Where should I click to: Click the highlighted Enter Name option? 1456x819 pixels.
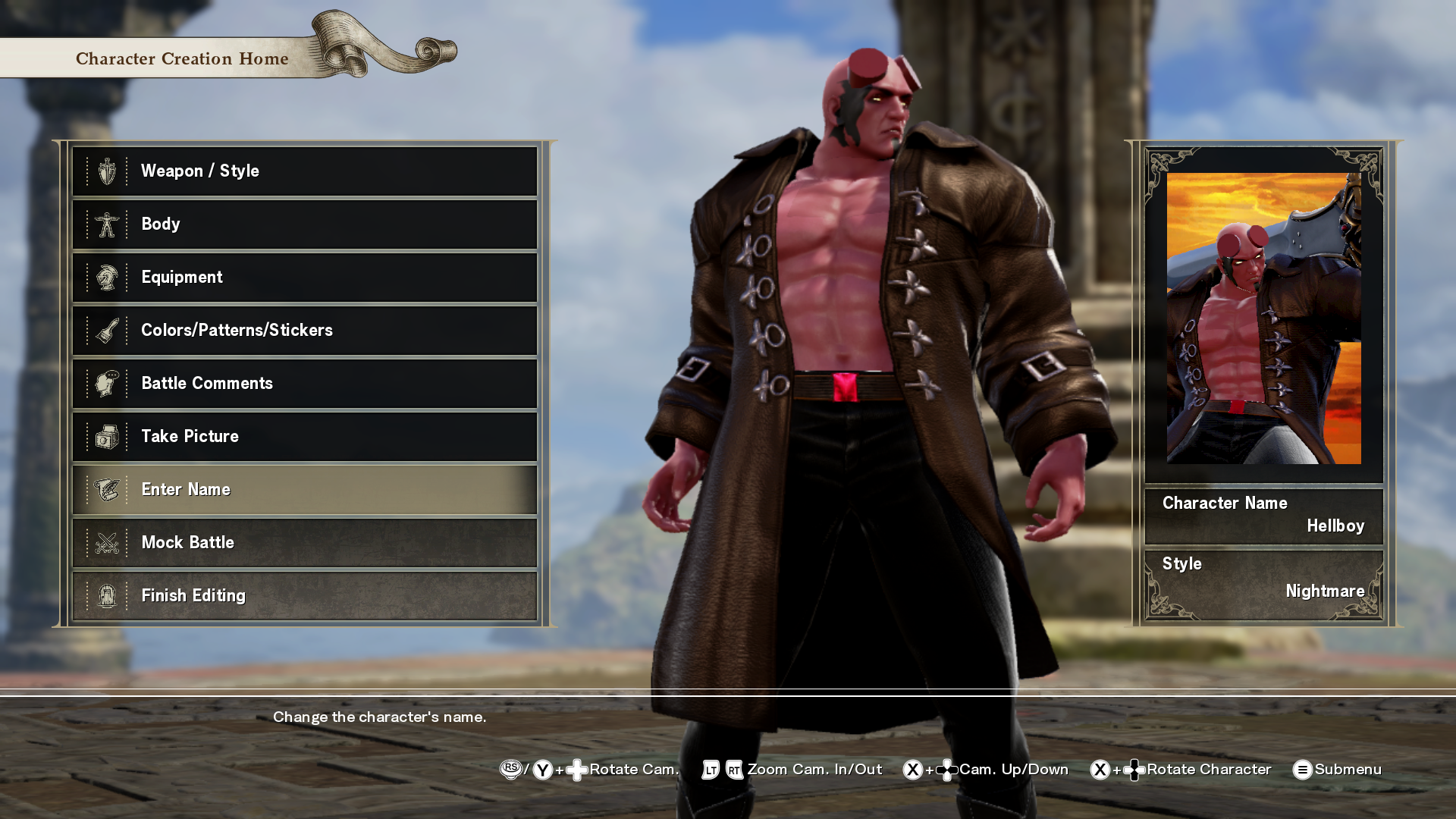coord(303,489)
